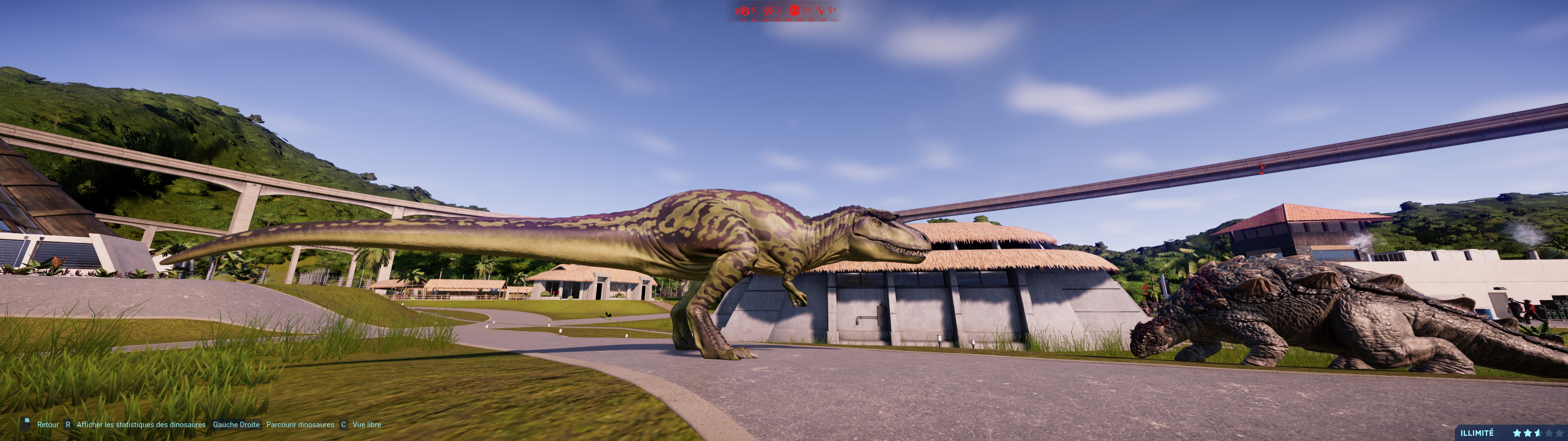The width and height of the screenshot is (1568, 441).
Task: Expand the Parcourir dinosaures browse control
Action: pos(300,424)
